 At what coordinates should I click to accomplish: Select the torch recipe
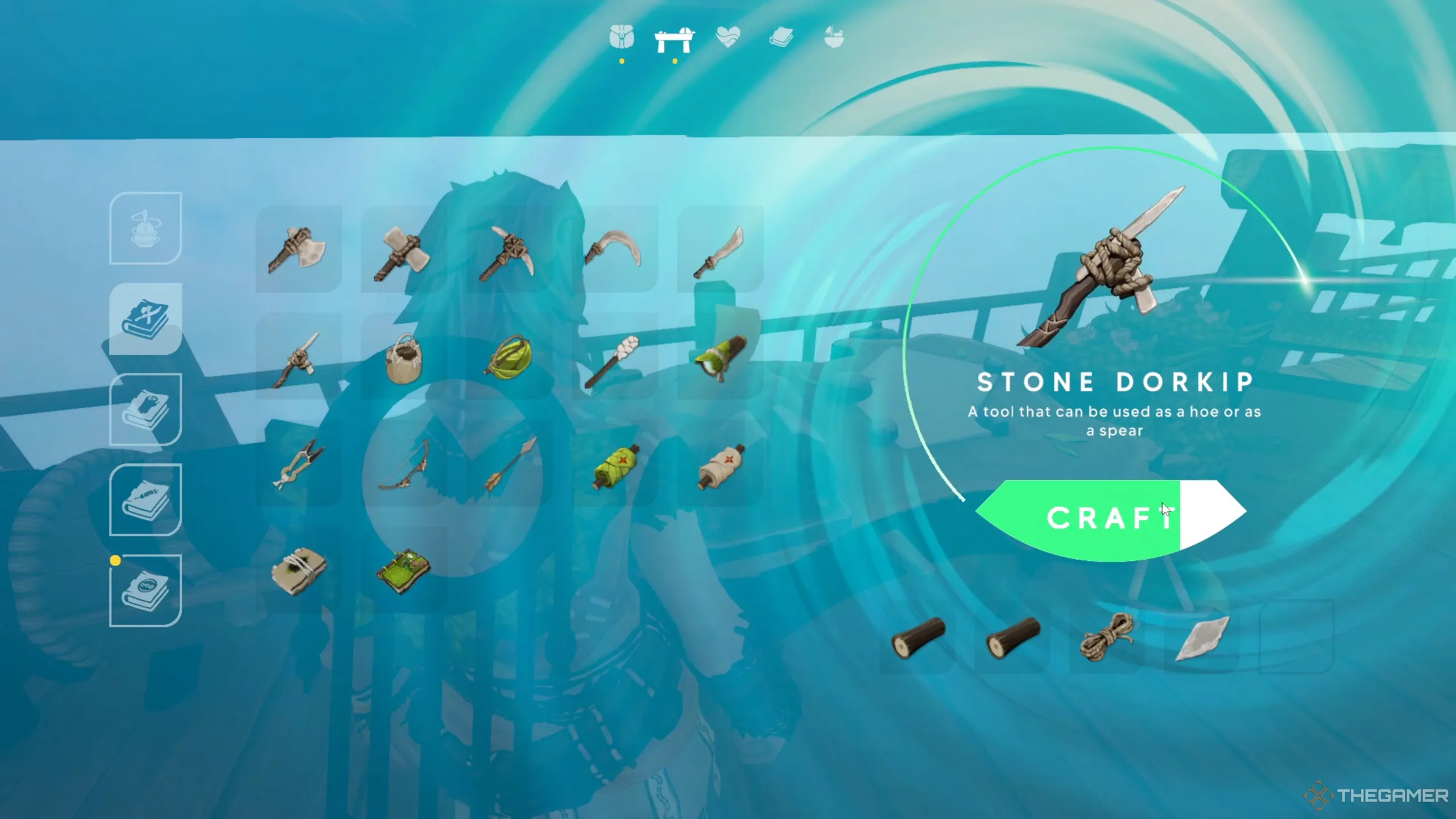click(x=612, y=359)
